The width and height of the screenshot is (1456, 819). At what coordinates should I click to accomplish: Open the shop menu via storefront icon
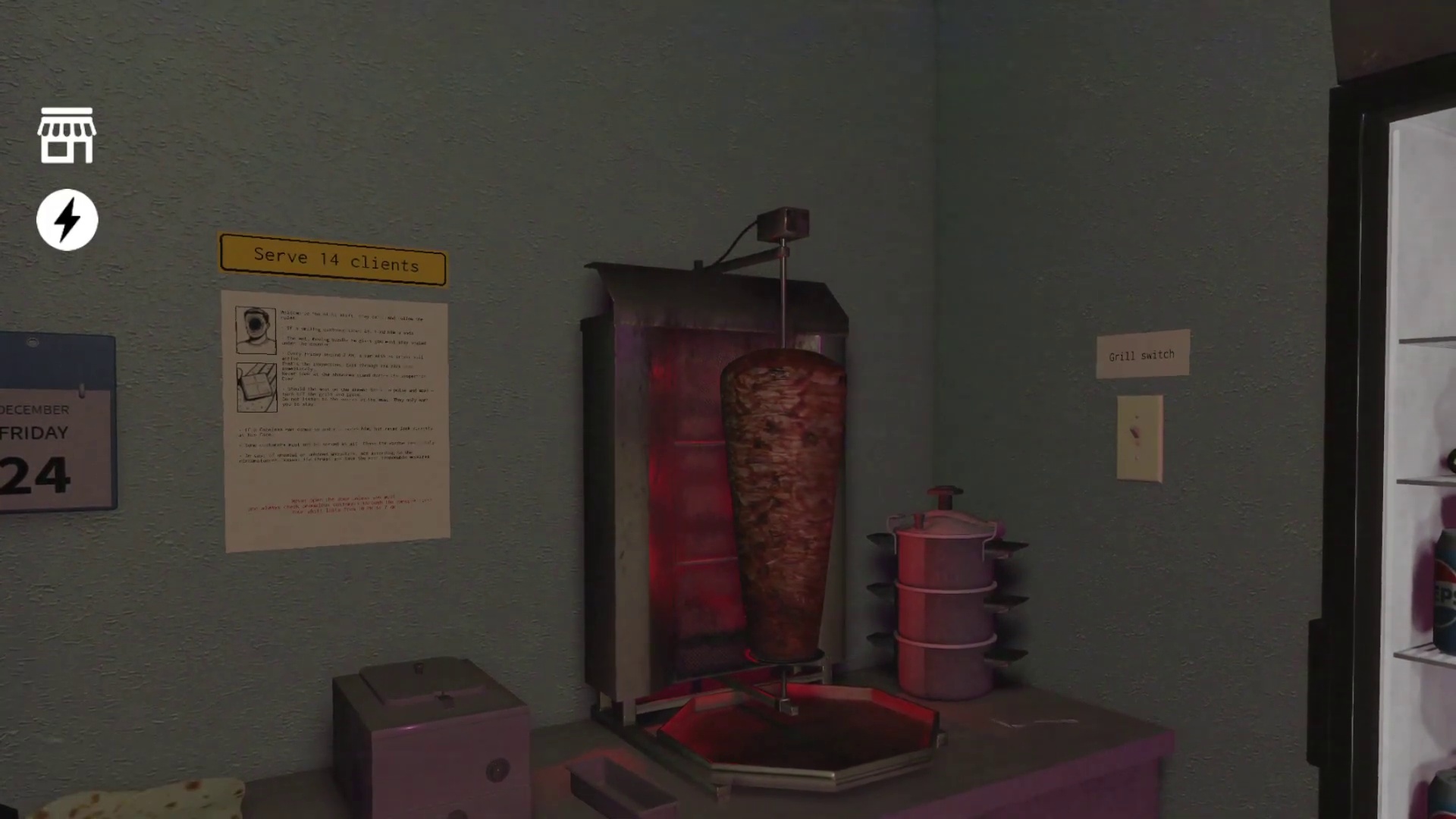click(66, 136)
